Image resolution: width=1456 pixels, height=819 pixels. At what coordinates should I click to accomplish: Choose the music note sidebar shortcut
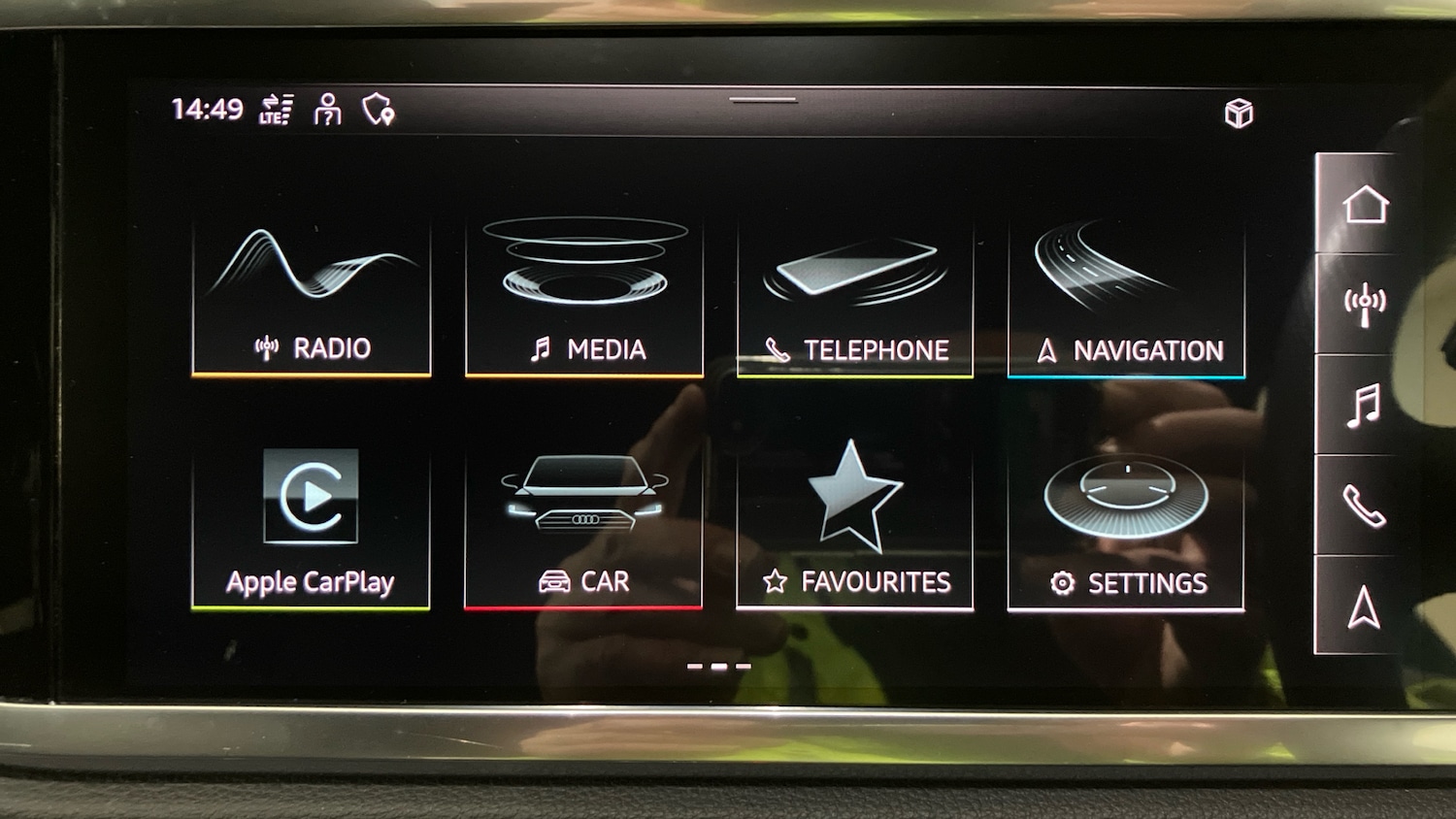(x=1365, y=406)
